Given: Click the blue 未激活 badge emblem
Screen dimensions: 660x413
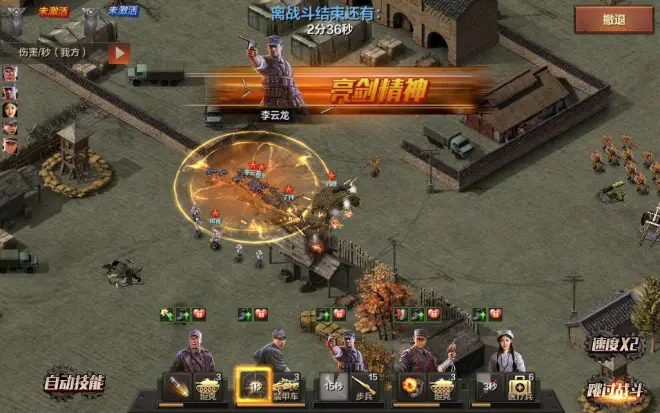Looking at the screenshot, I should 92,18.
